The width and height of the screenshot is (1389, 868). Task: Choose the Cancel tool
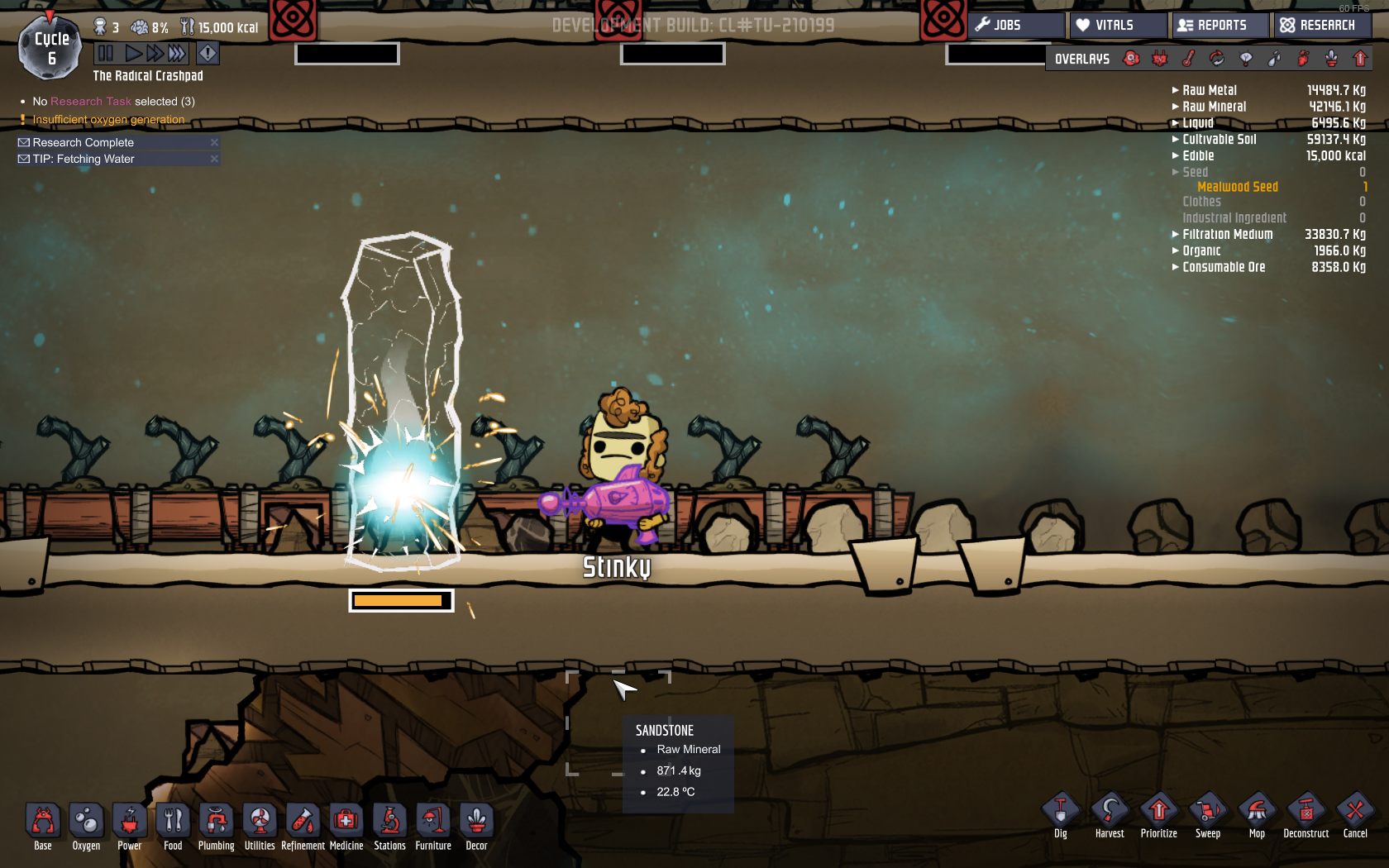(x=1355, y=815)
